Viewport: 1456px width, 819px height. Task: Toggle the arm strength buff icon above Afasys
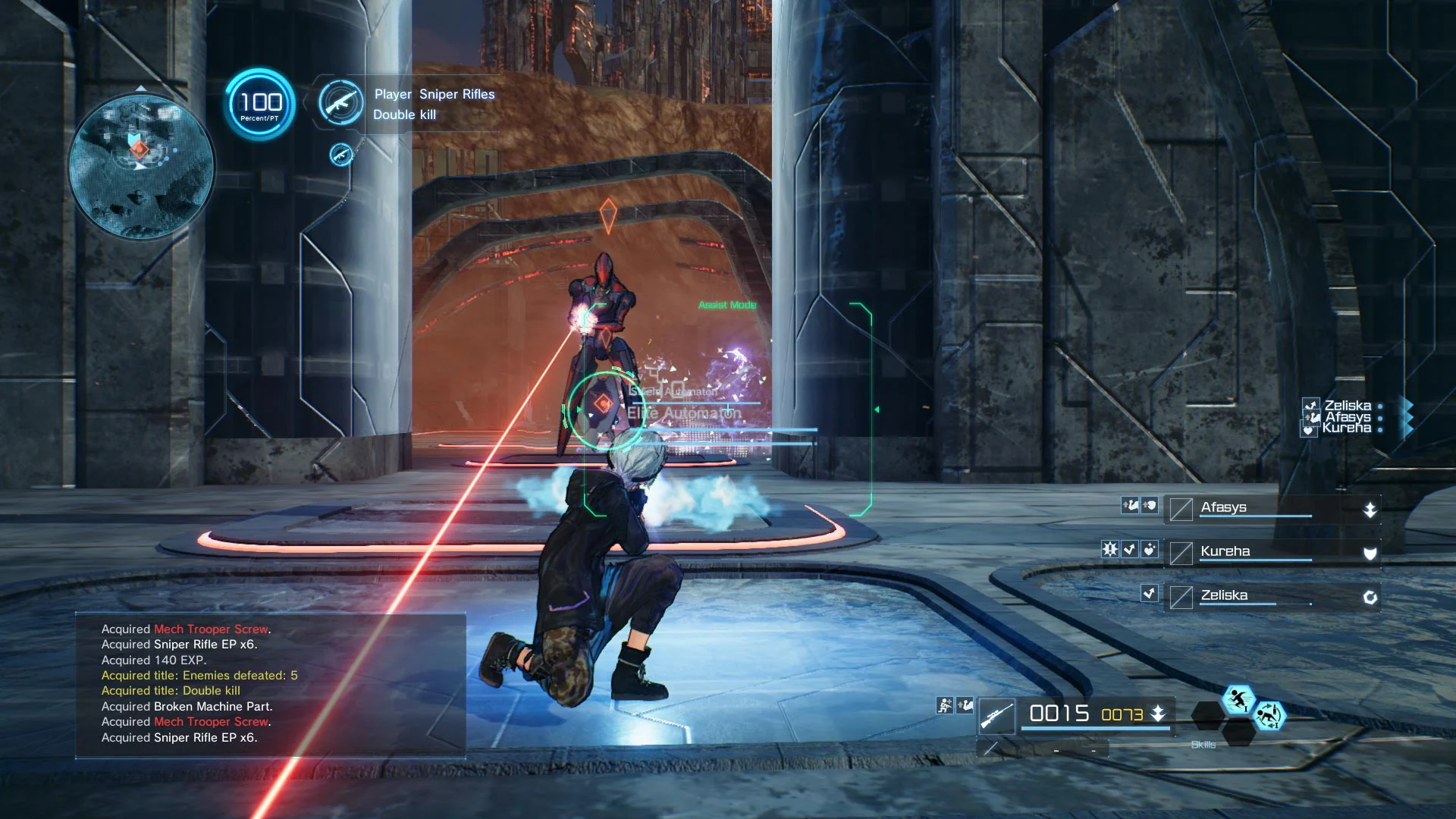coord(1131,507)
